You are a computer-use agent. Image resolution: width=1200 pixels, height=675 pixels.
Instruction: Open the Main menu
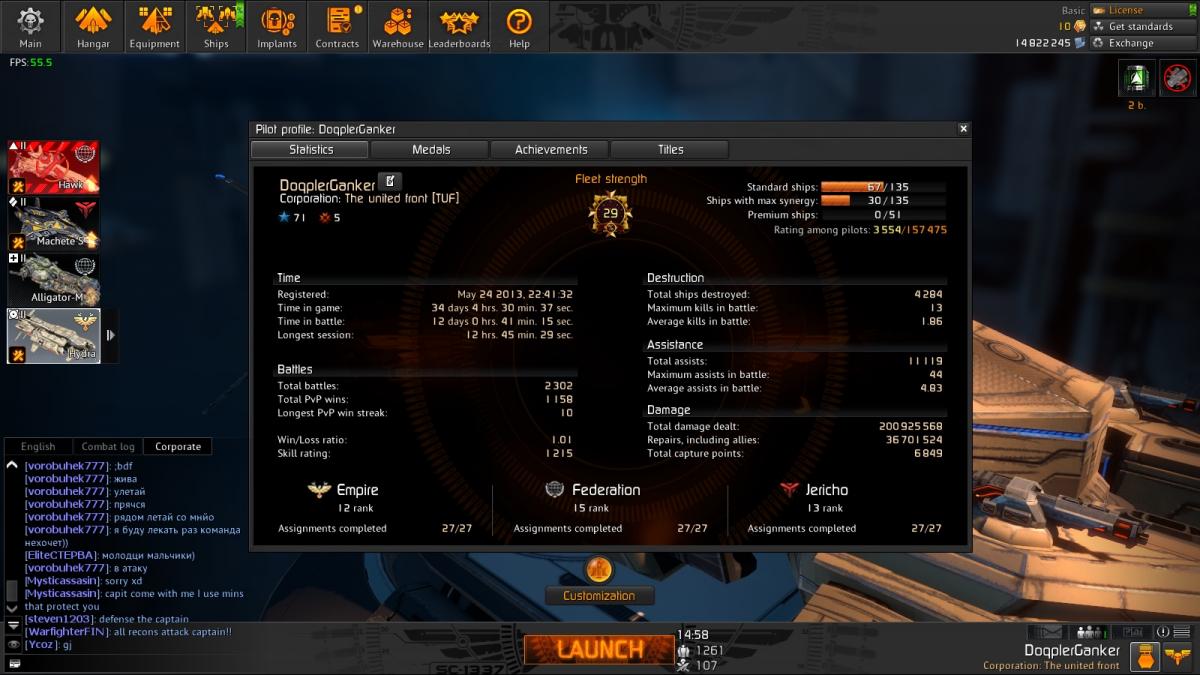30,26
